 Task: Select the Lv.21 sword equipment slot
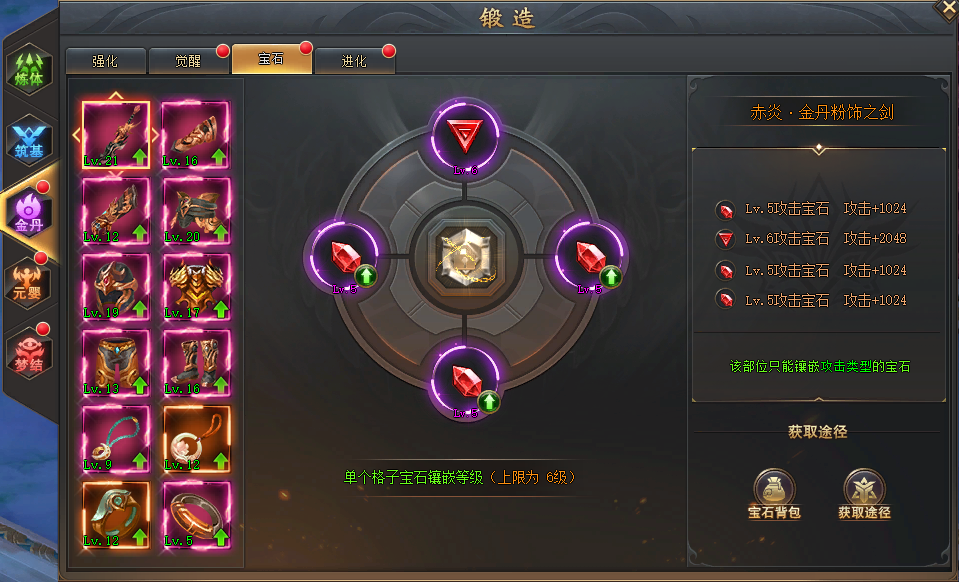[x=115, y=134]
